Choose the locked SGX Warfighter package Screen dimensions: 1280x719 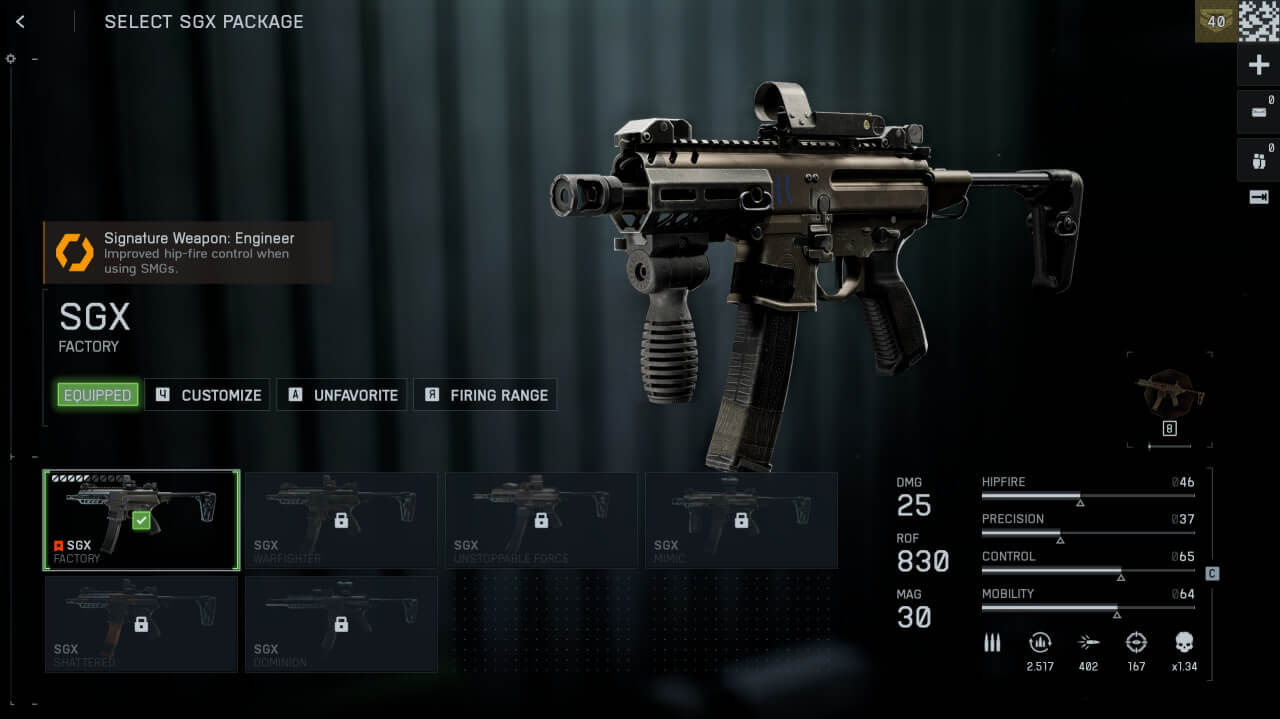coord(341,520)
